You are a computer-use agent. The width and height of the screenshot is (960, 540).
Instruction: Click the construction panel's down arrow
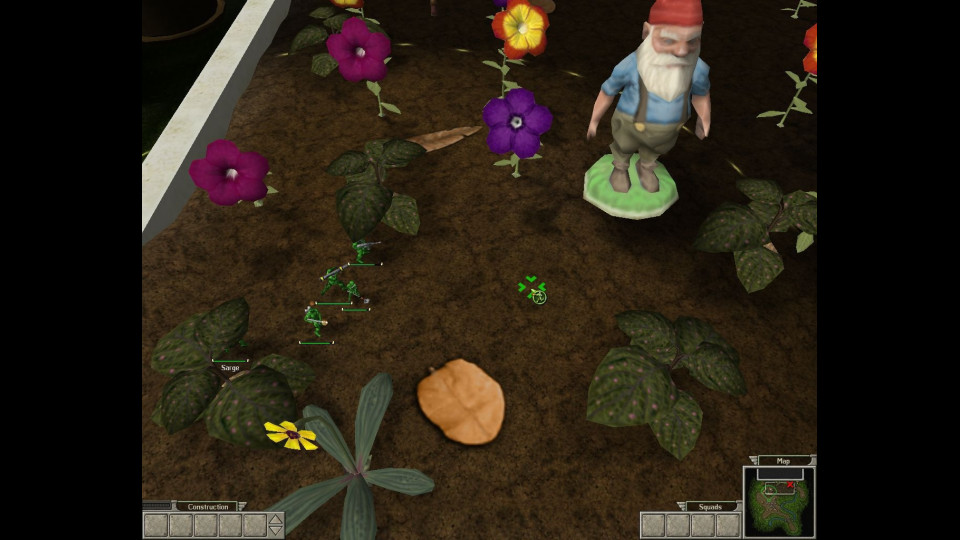276,531
